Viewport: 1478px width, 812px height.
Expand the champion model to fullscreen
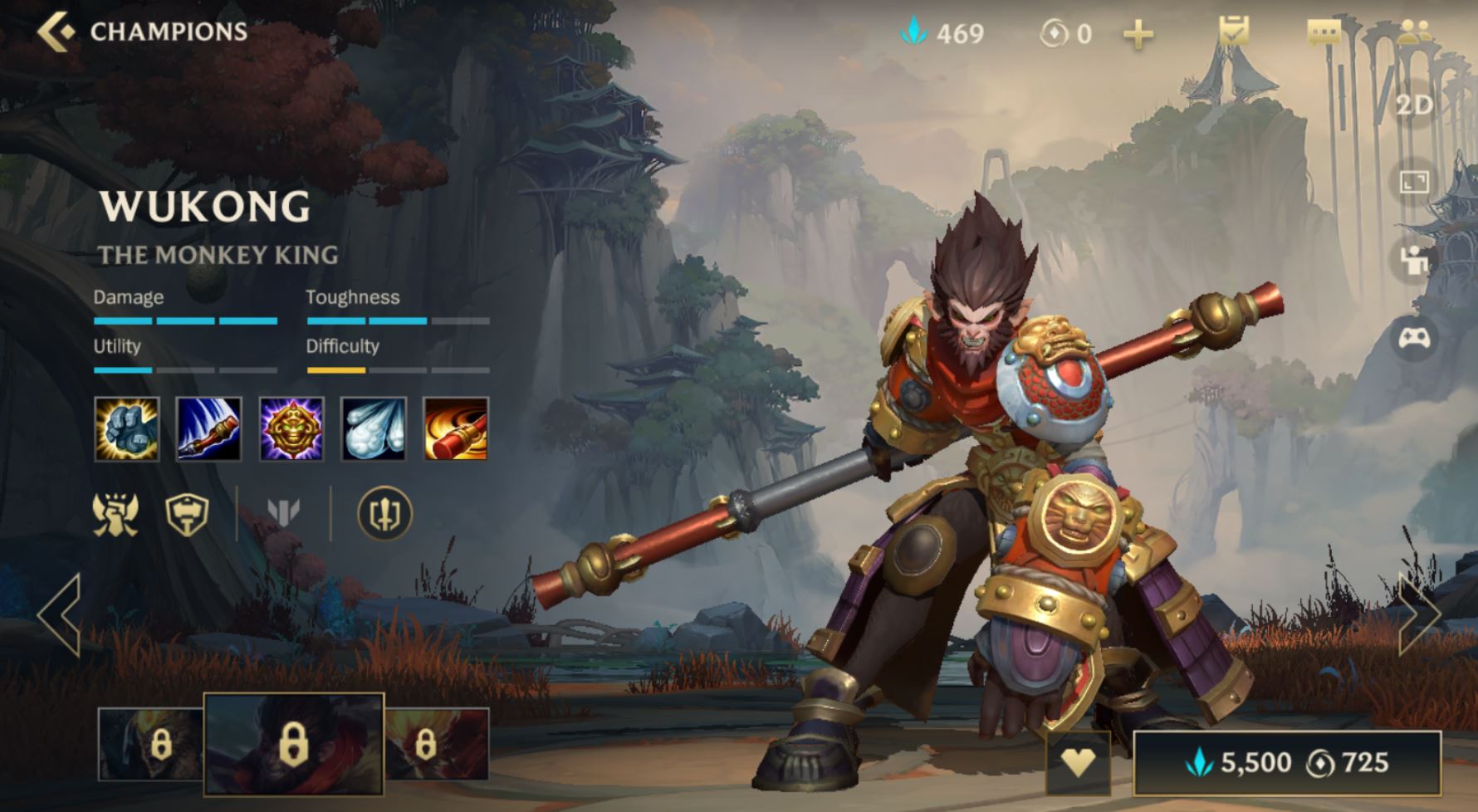coord(1414,182)
